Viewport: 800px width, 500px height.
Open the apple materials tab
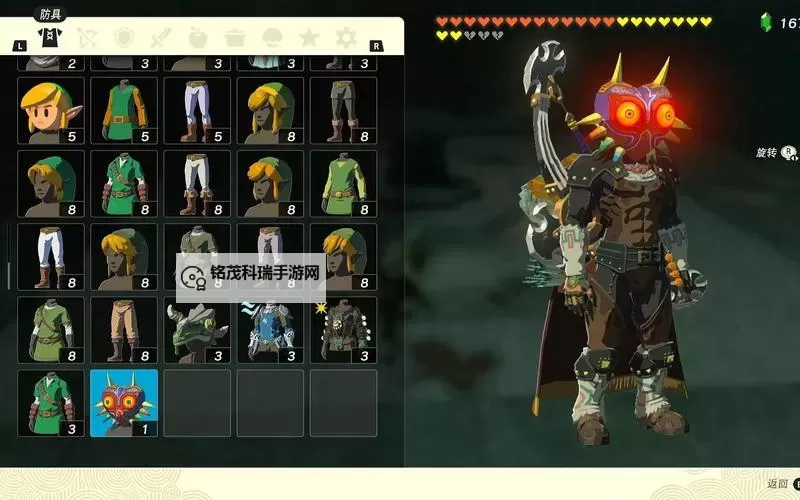click(x=198, y=39)
